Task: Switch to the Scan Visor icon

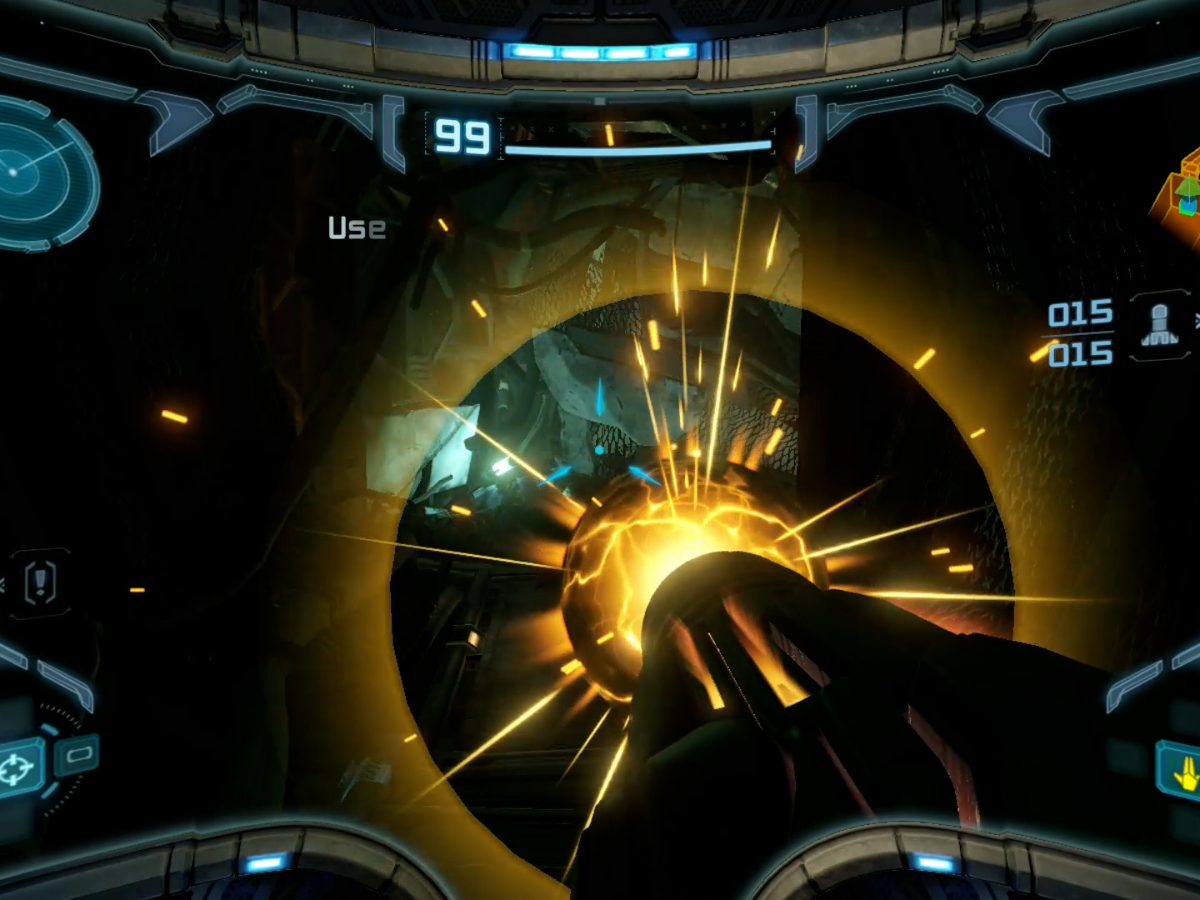Action: coord(77,755)
